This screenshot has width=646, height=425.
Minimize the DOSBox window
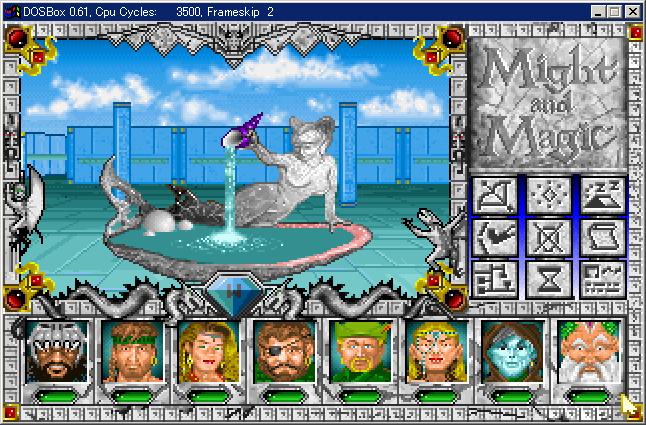click(598, 11)
